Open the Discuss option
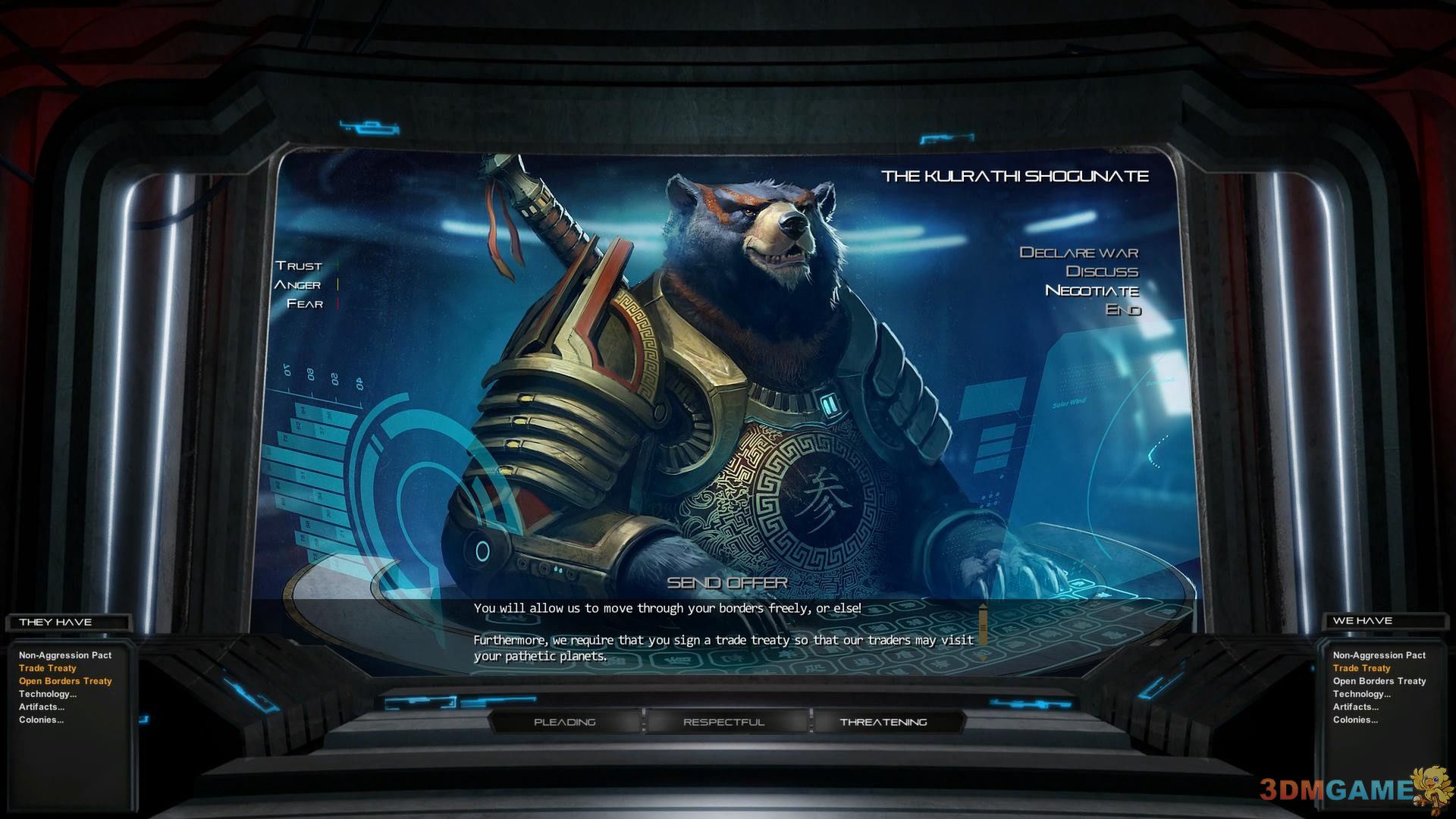This screenshot has height=819, width=1456. (1101, 271)
